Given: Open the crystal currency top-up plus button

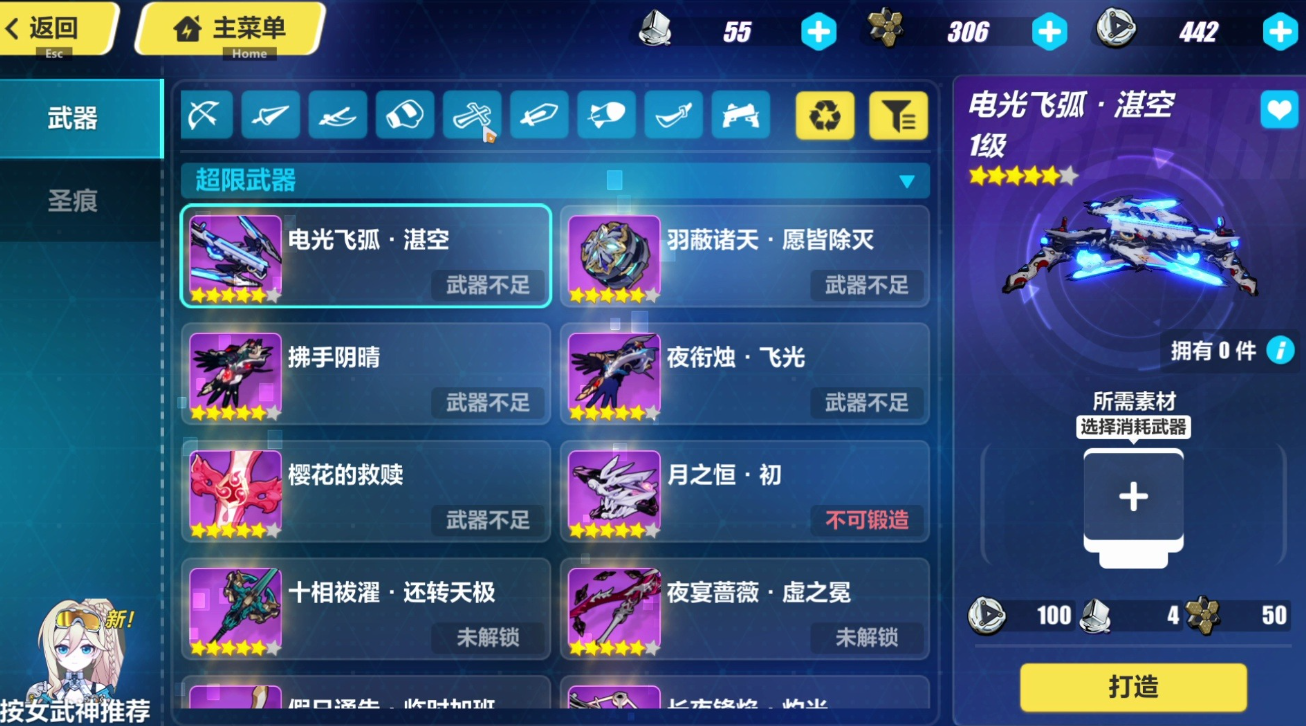Looking at the screenshot, I should [818, 31].
